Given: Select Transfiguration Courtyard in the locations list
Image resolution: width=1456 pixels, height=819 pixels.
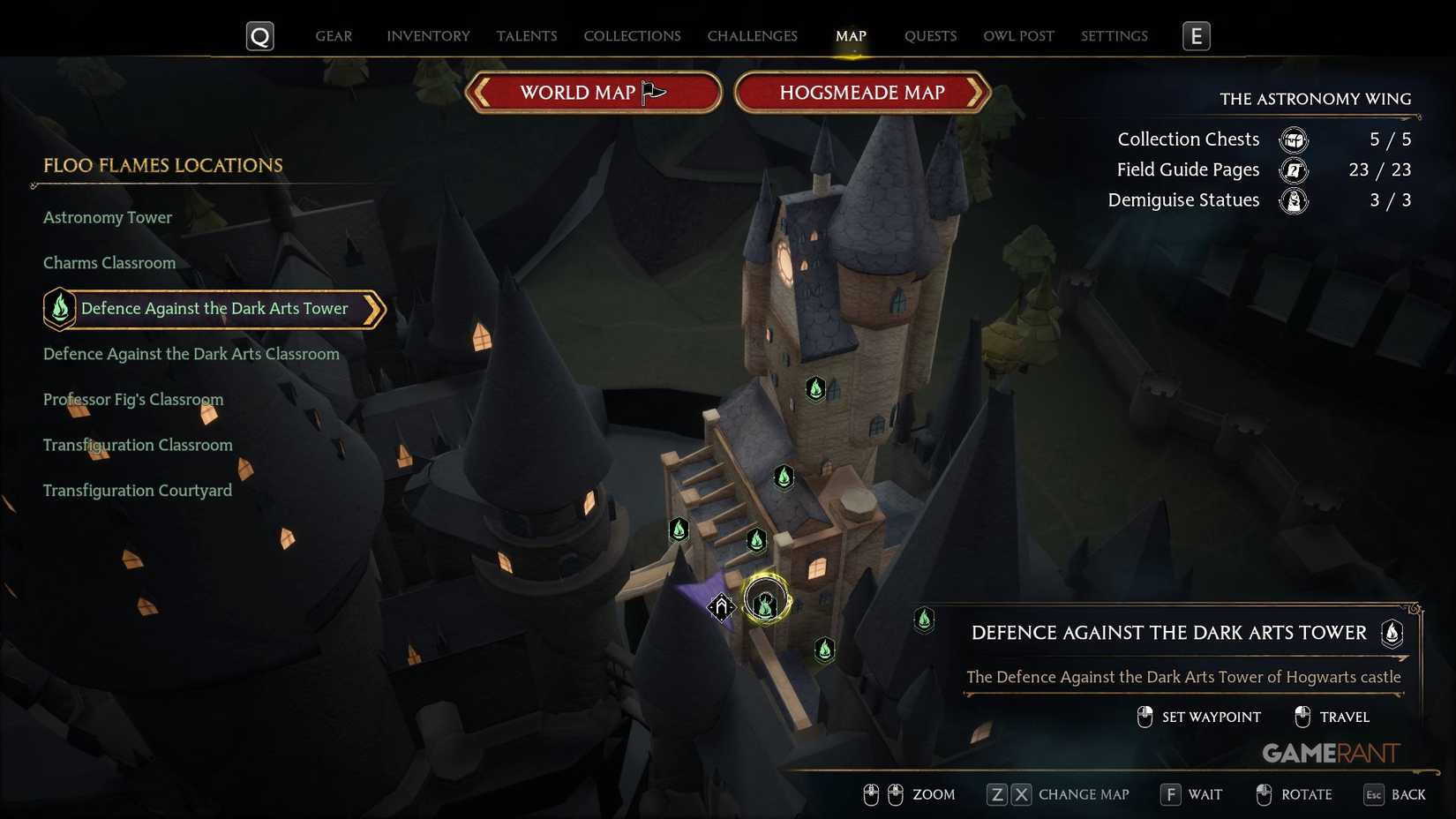Looking at the screenshot, I should tap(138, 490).
